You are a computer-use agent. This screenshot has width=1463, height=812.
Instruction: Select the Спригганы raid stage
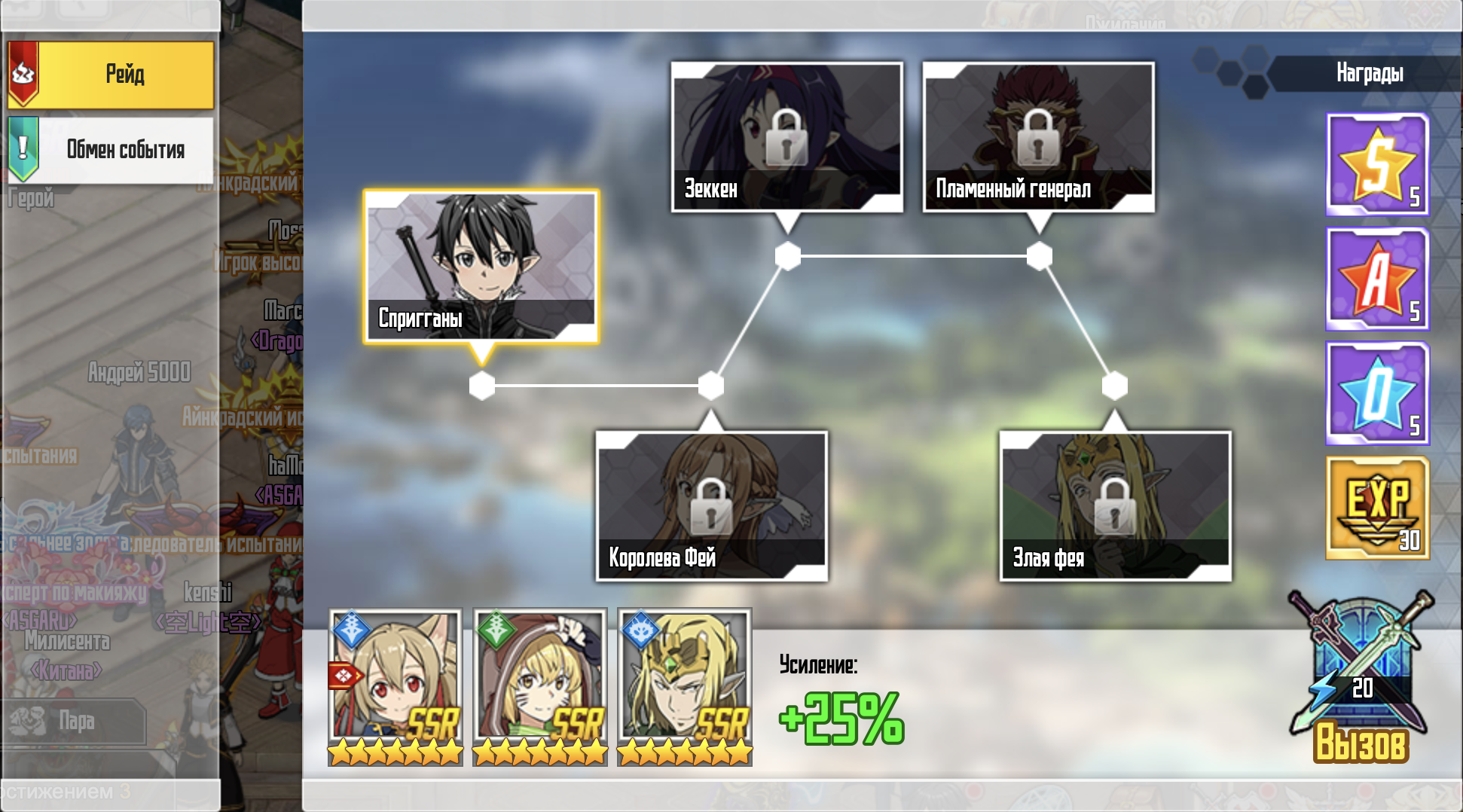point(481,267)
